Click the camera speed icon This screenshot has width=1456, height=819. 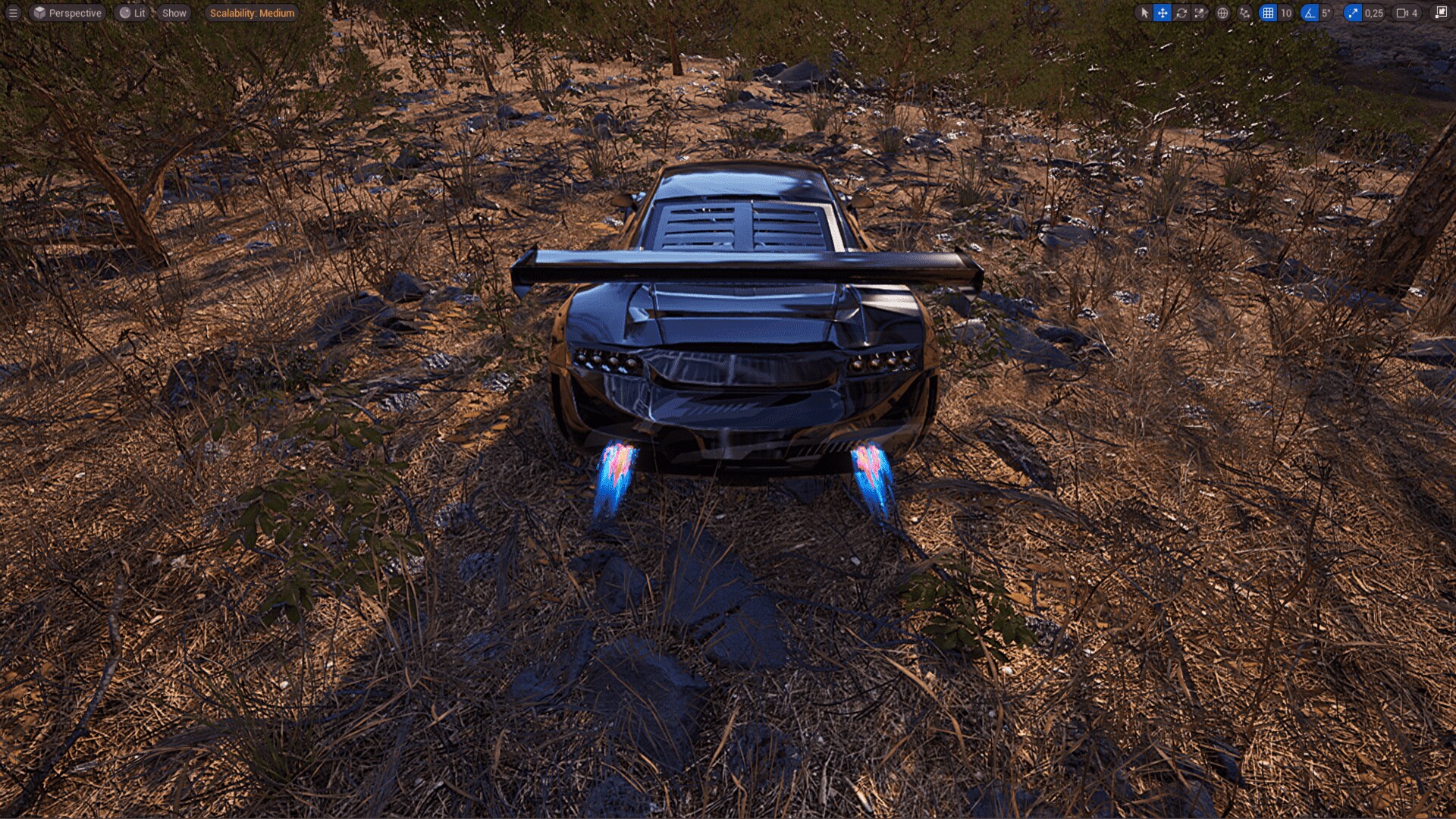coord(1403,13)
